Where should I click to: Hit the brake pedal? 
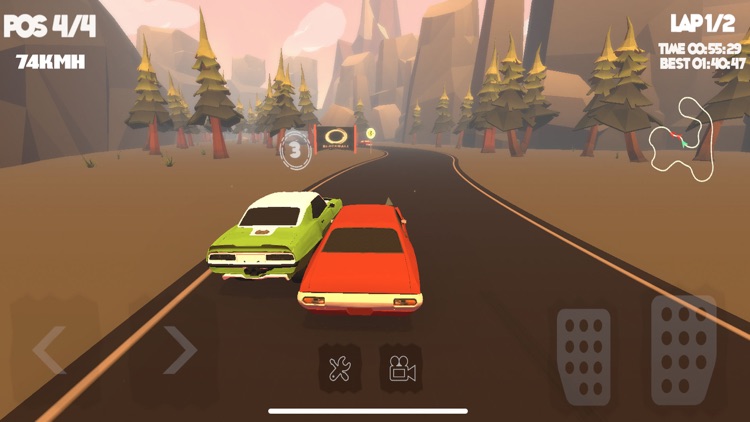[584, 357]
